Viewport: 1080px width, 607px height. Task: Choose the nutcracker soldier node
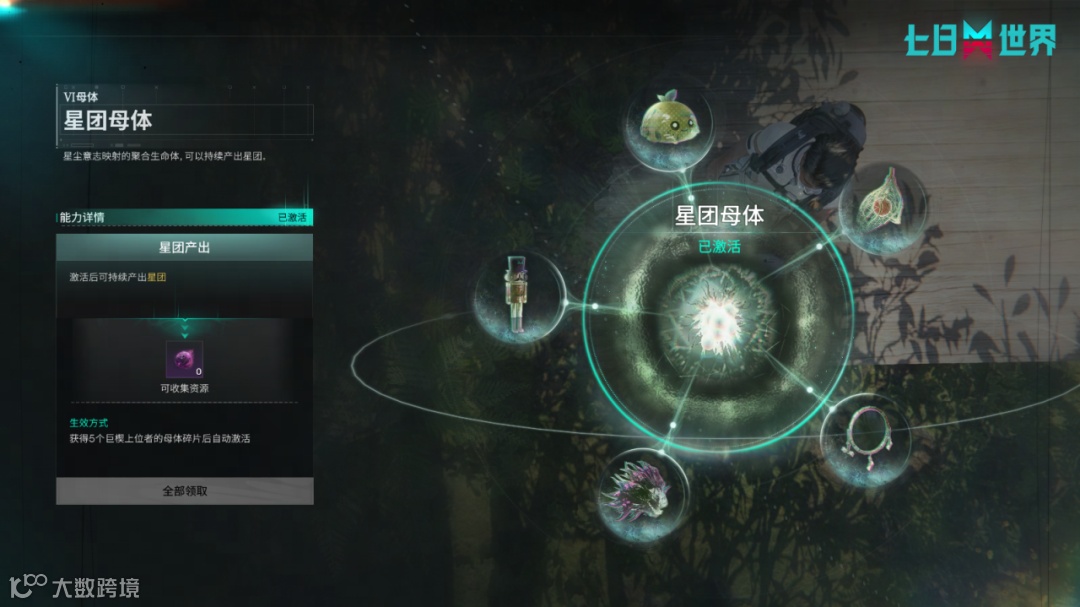pyautogui.click(x=518, y=297)
